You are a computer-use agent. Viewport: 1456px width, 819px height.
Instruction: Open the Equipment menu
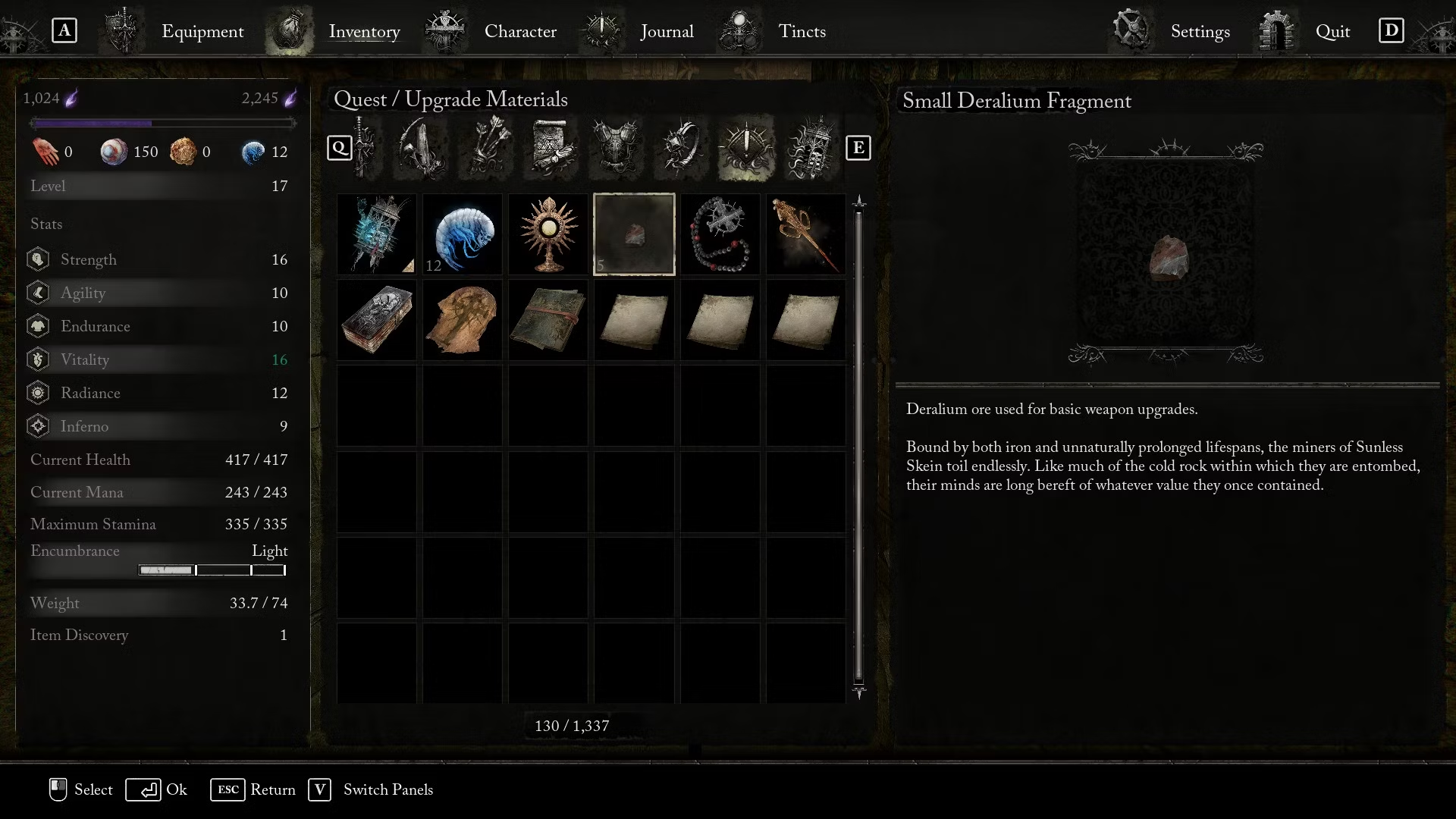(x=202, y=32)
